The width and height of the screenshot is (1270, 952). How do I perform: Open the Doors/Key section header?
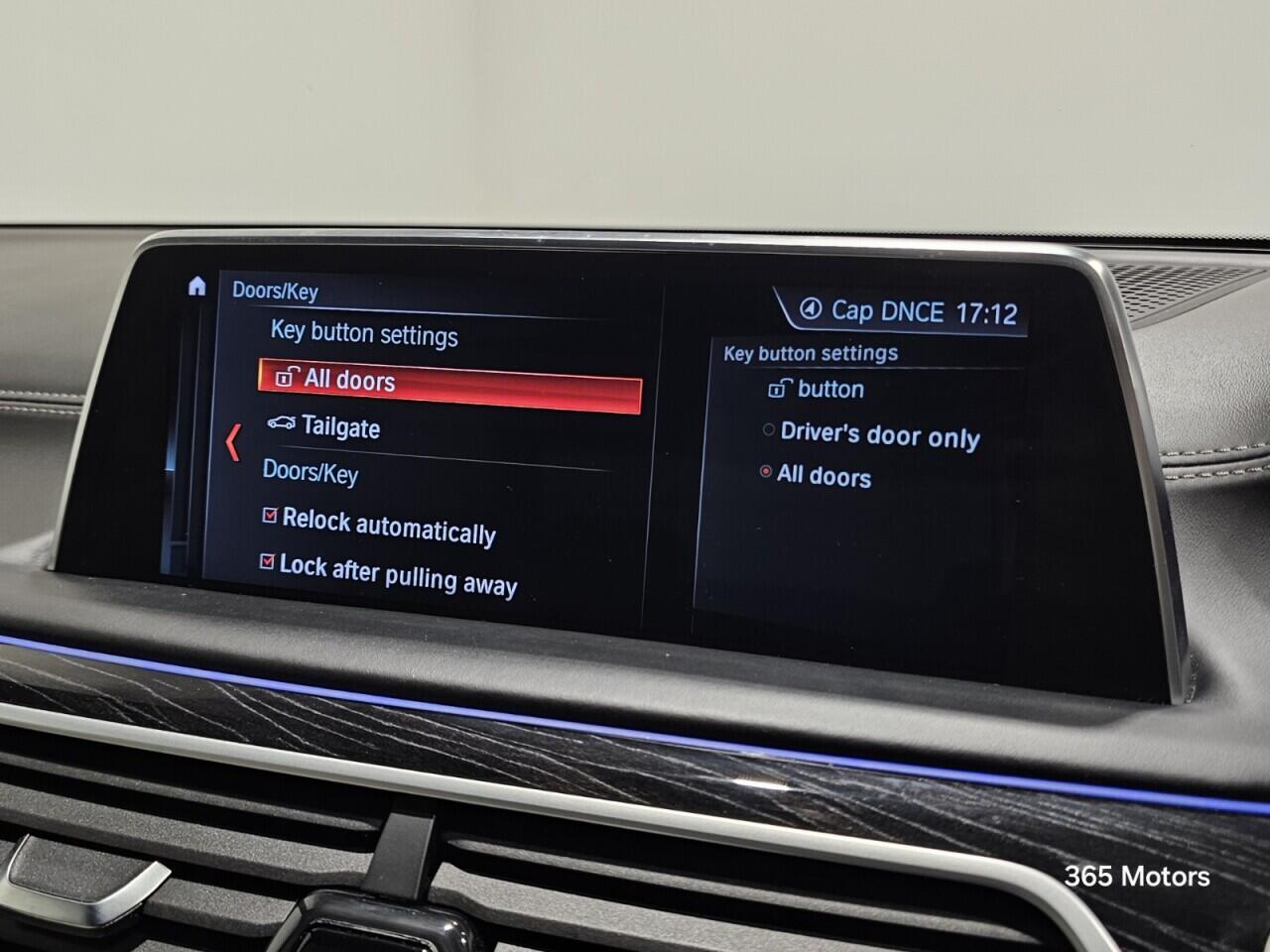pos(309,473)
